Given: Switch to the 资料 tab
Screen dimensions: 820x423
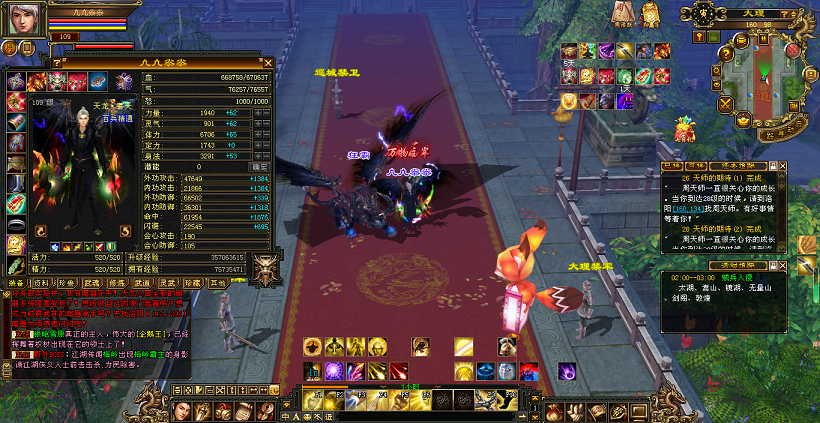Looking at the screenshot, I should (x=43, y=283).
